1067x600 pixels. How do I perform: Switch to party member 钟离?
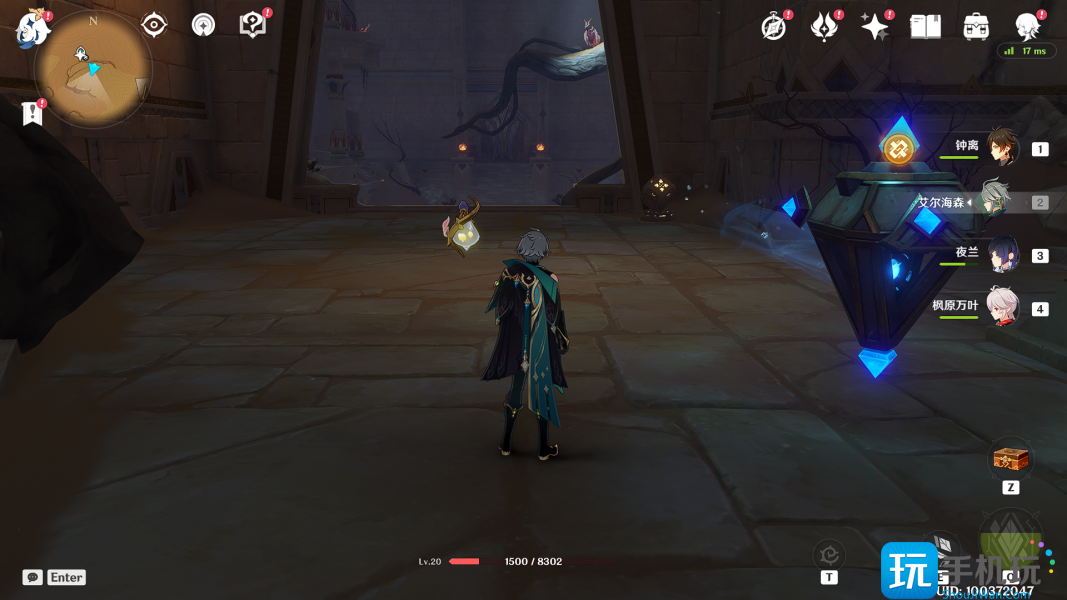[x=1002, y=148]
